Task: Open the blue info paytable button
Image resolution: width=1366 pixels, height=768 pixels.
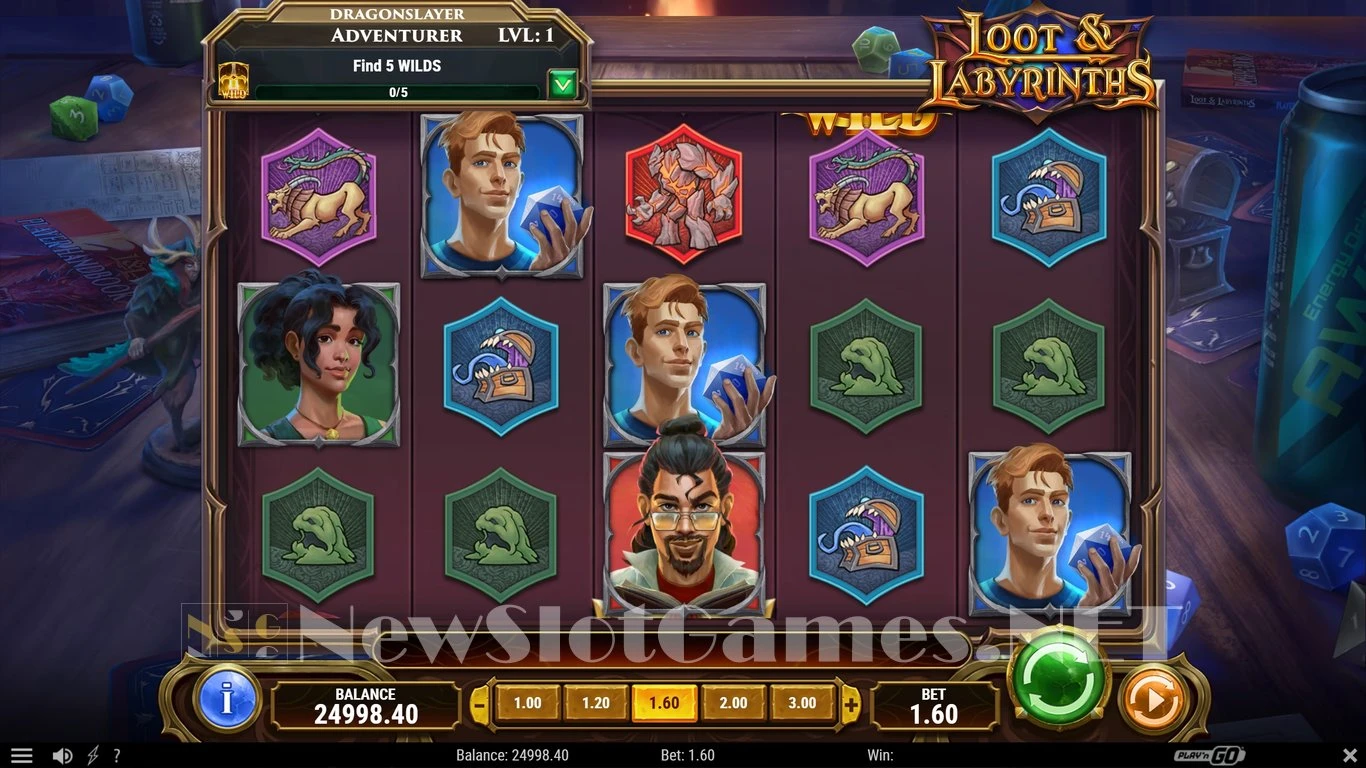Action: tap(227, 699)
